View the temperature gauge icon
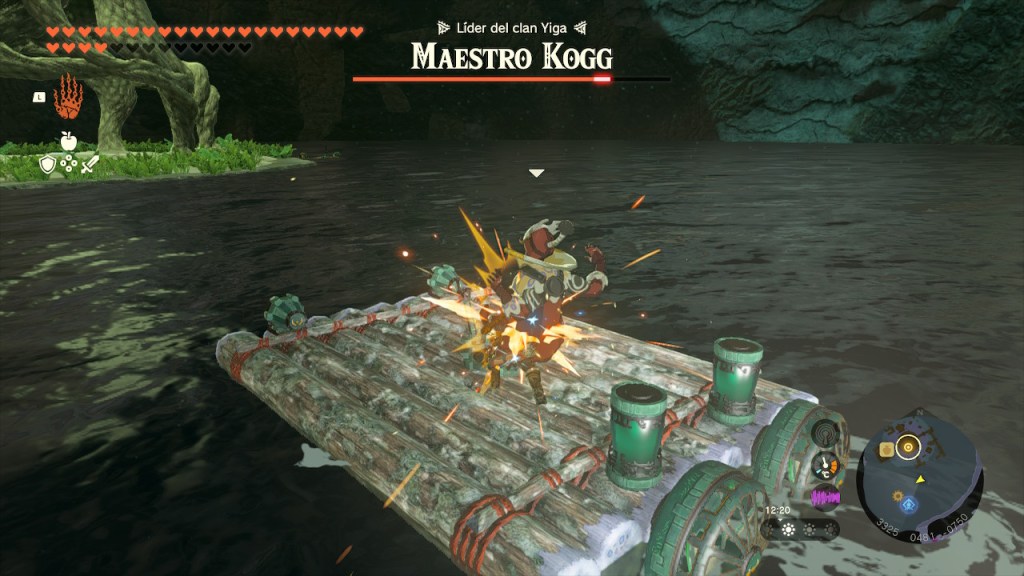The width and height of the screenshot is (1024, 576). click(825, 465)
